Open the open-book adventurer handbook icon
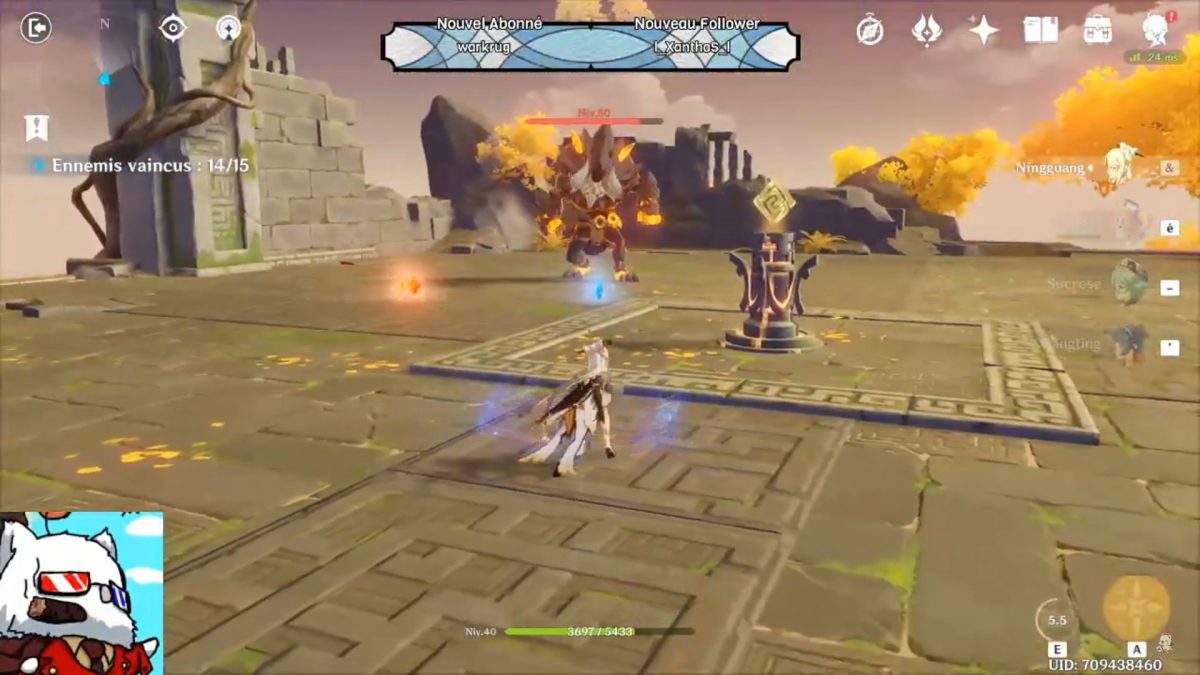1200x675 pixels. pos(1041,30)
